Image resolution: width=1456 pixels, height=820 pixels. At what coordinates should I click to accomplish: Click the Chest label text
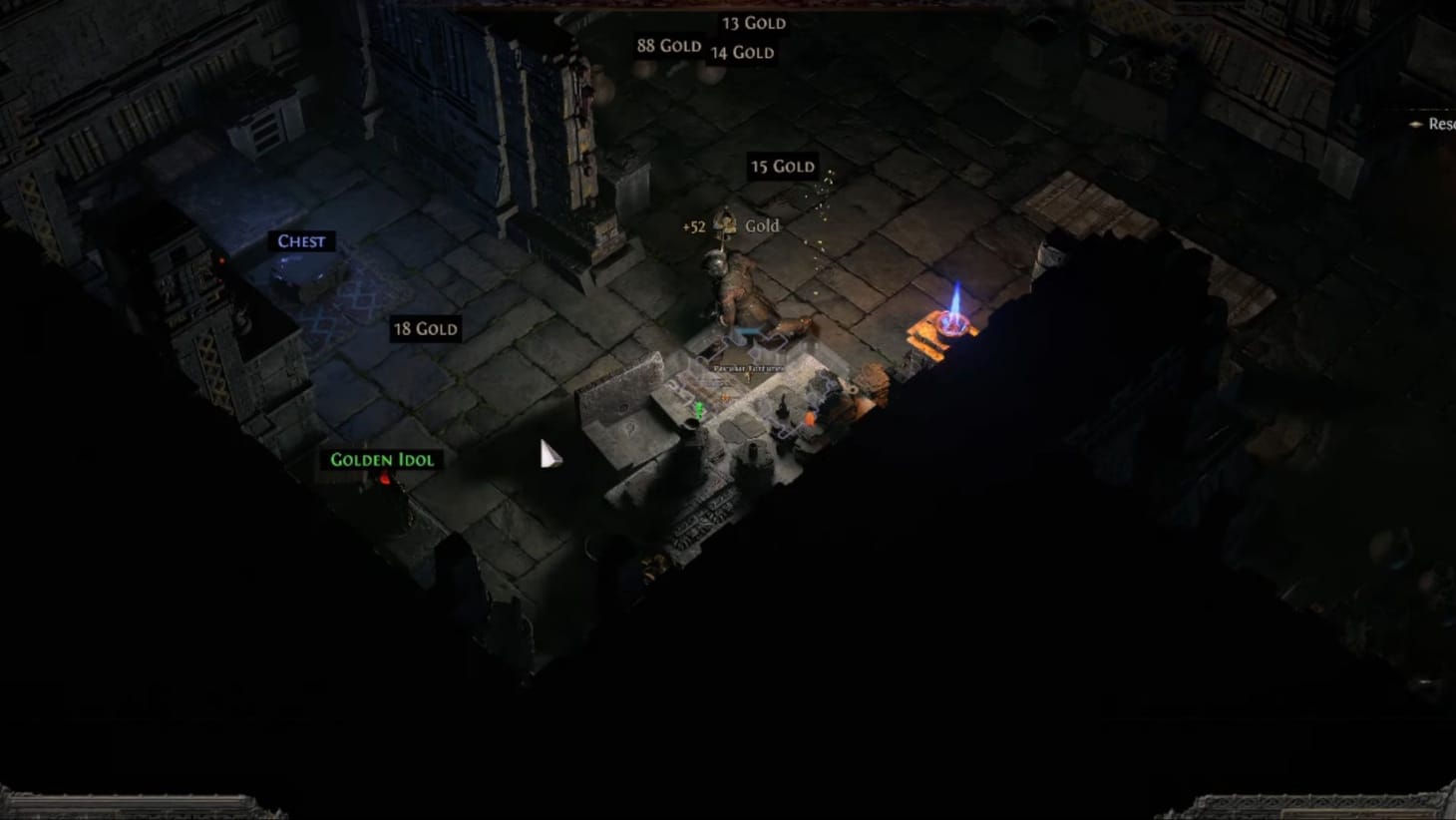[x=301, y=241]
